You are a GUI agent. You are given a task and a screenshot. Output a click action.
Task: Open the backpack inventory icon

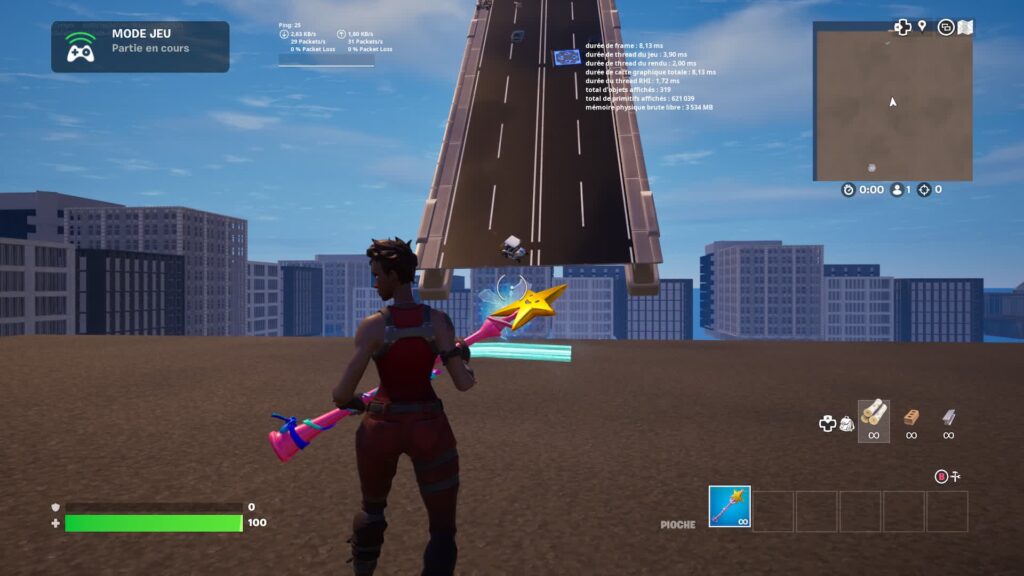click(x=846, y=424)
